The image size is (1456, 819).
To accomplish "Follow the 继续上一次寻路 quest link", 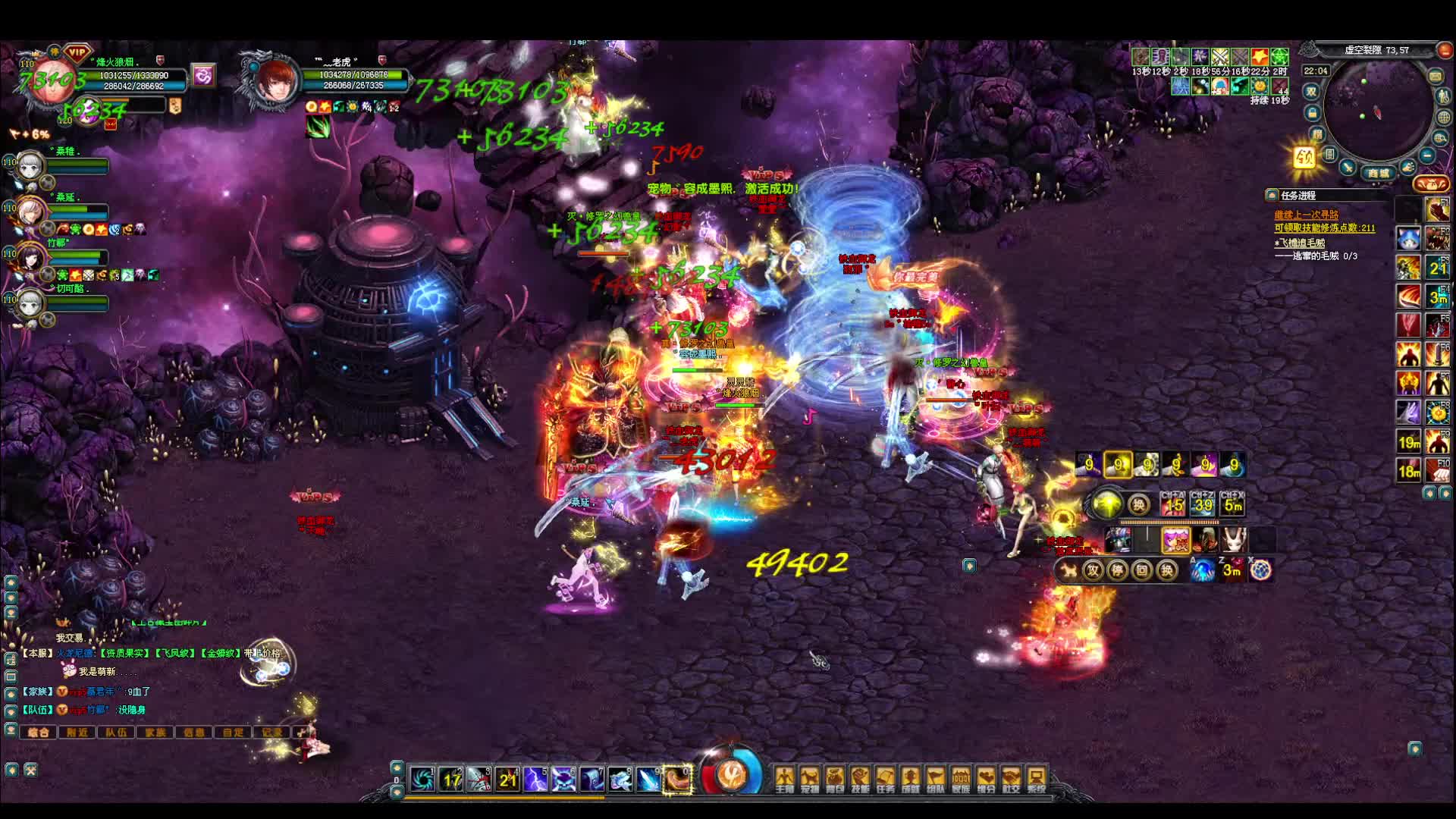I will (1306, 215).
